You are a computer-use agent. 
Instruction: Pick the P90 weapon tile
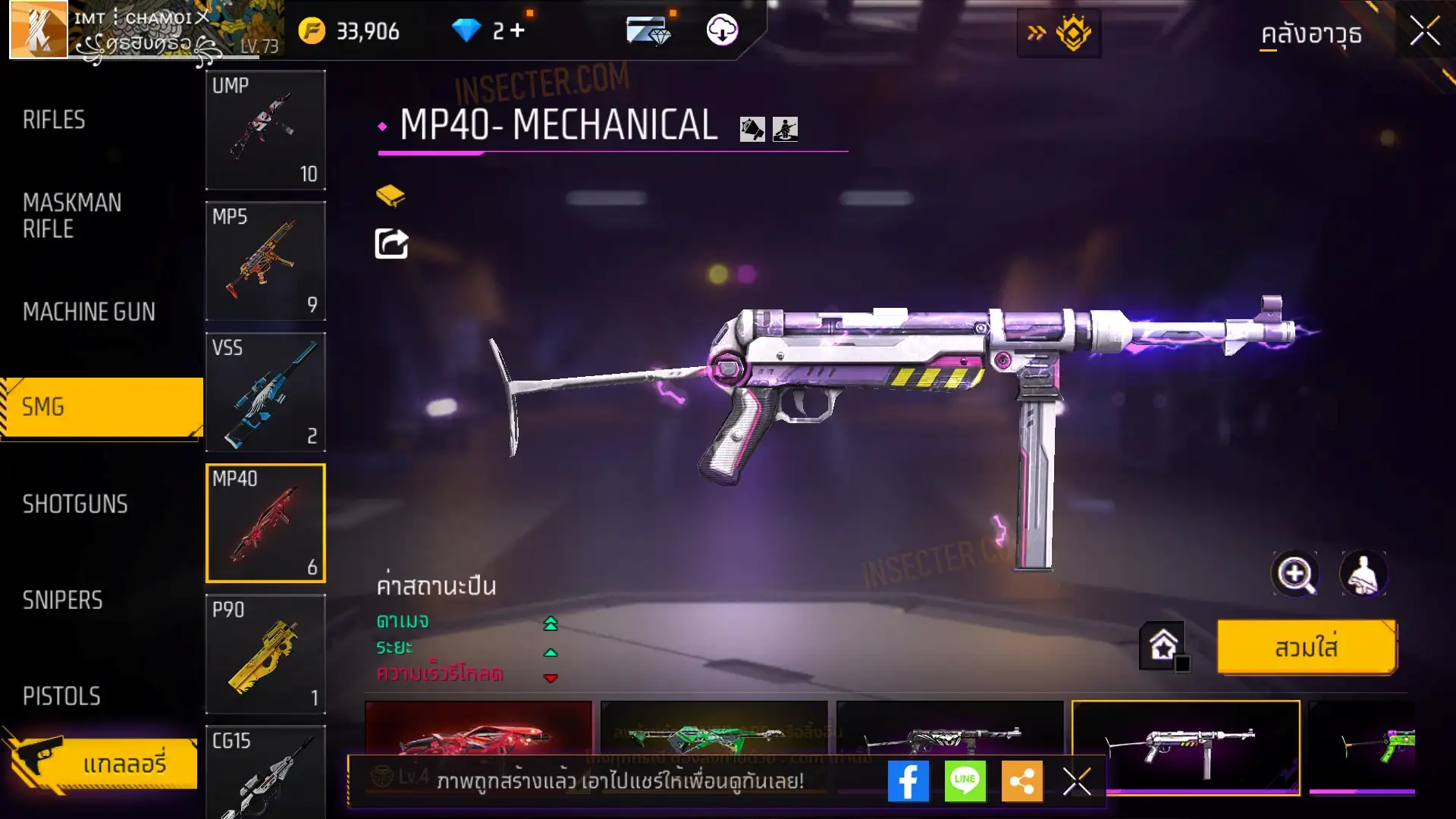point(265,654)
